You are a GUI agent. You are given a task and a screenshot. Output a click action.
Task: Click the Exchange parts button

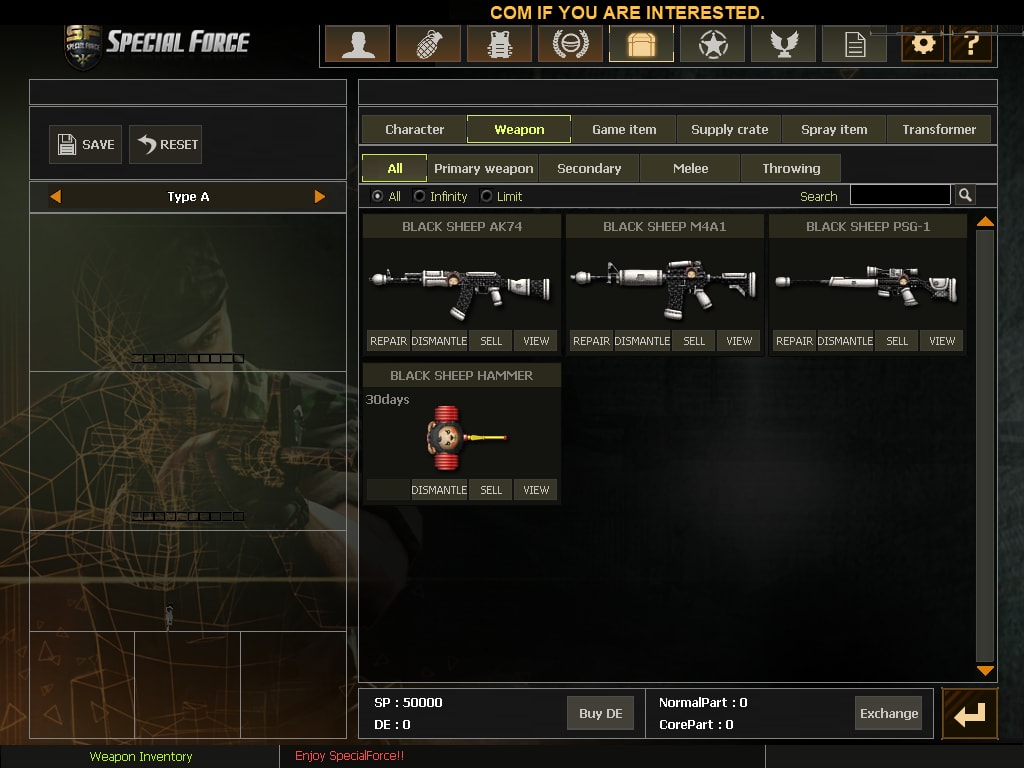[888, 713]
